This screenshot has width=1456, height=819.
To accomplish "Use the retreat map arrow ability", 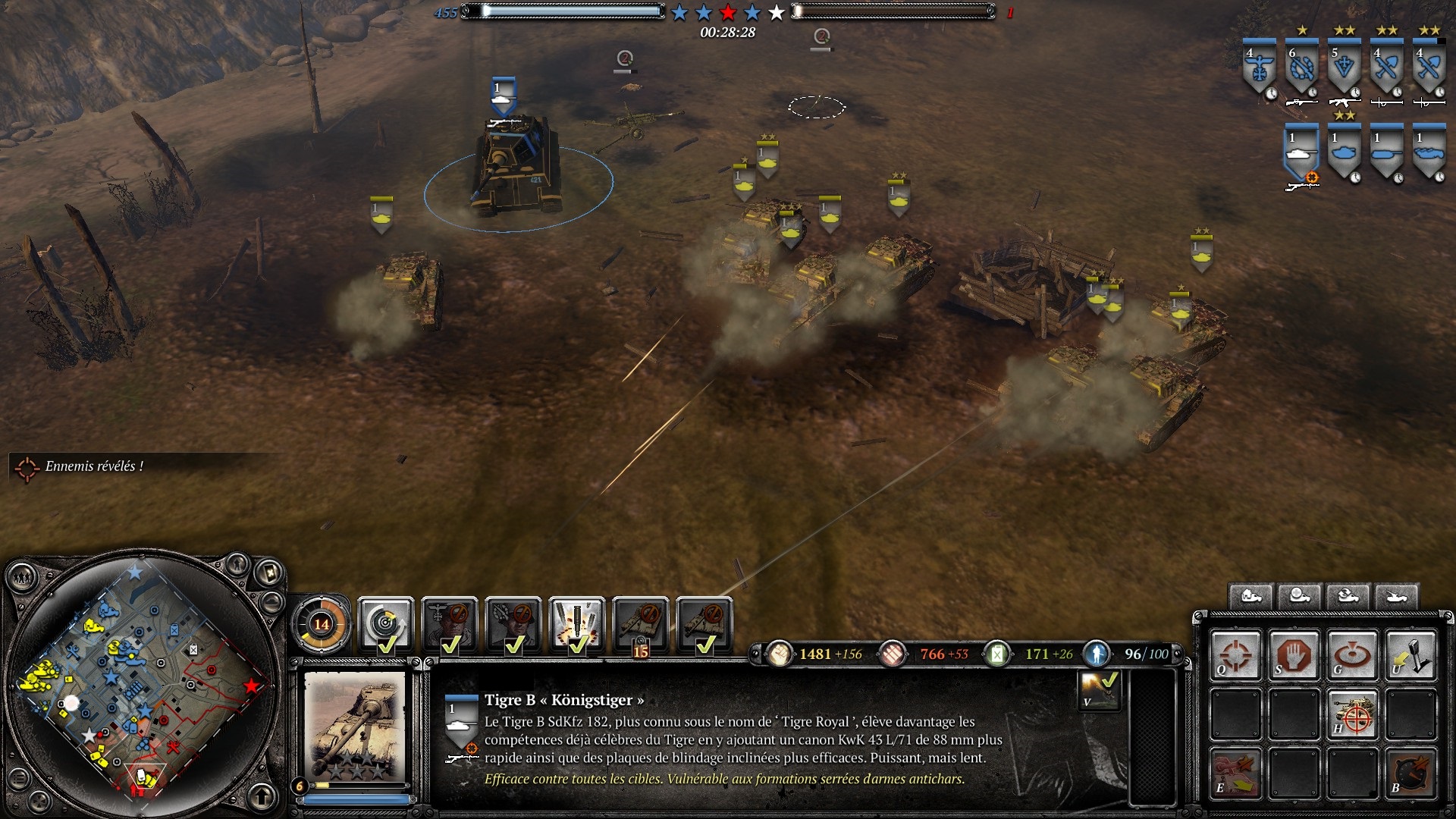I will coord(1235,773).
